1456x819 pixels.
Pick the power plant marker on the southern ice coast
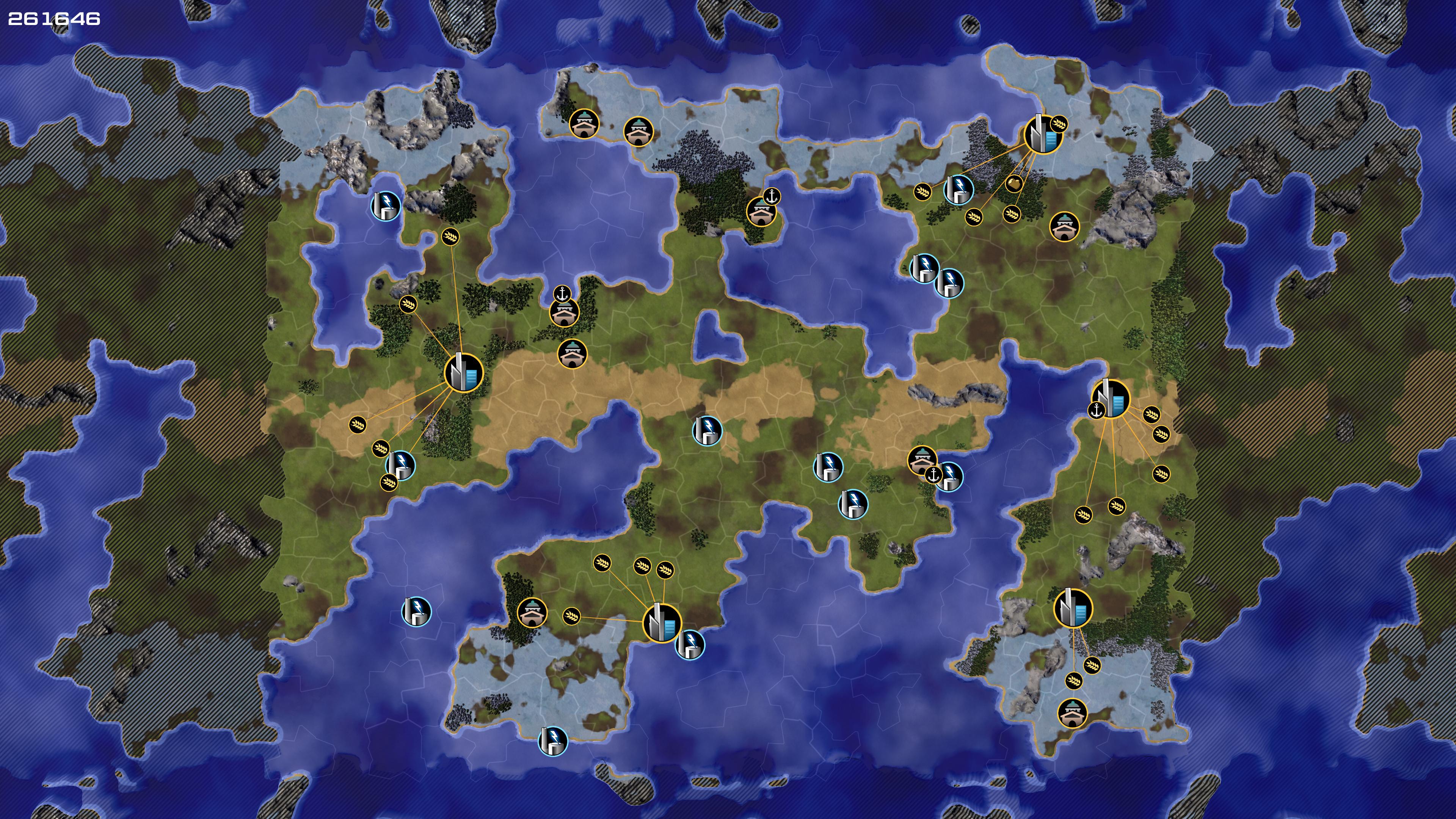coord(552,741)
